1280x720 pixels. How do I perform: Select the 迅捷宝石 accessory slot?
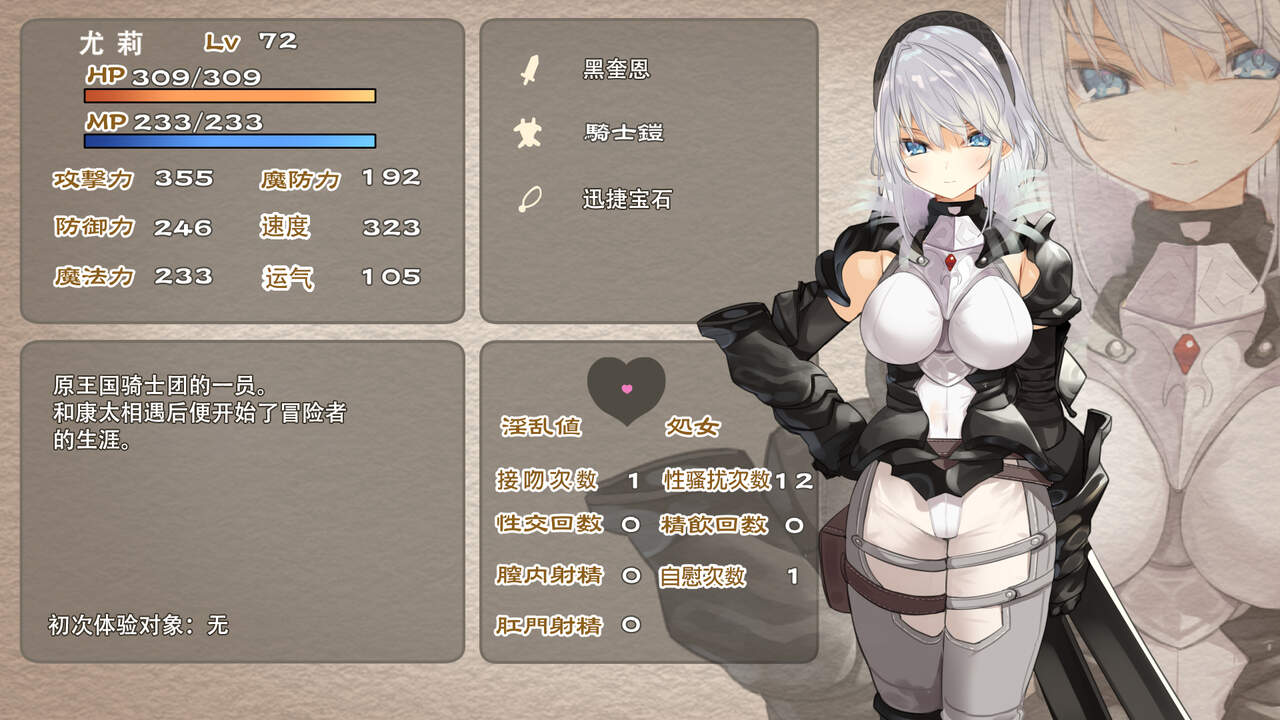point(626,199)
